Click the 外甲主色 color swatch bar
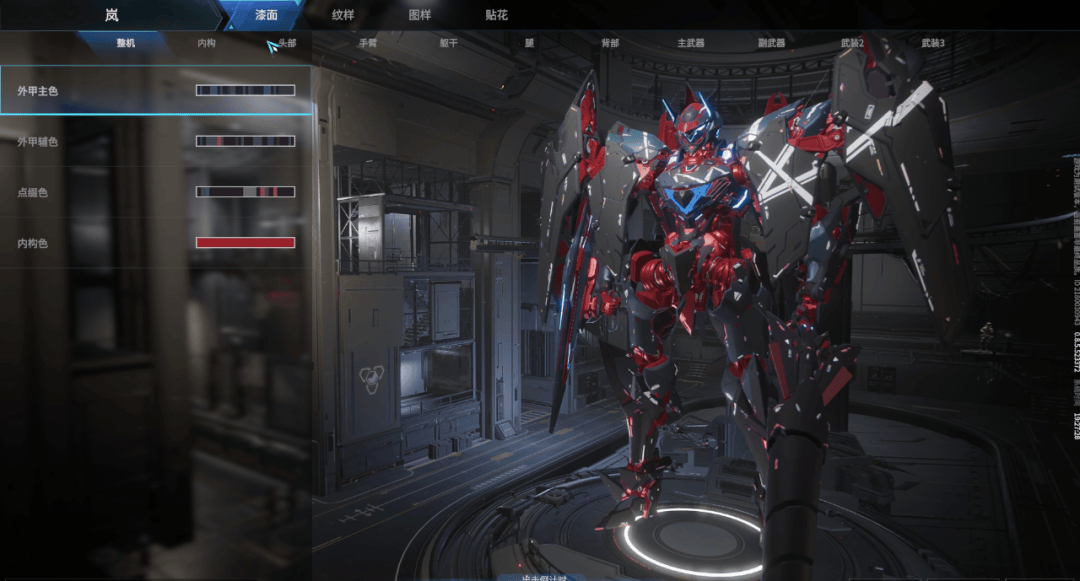 245,91
